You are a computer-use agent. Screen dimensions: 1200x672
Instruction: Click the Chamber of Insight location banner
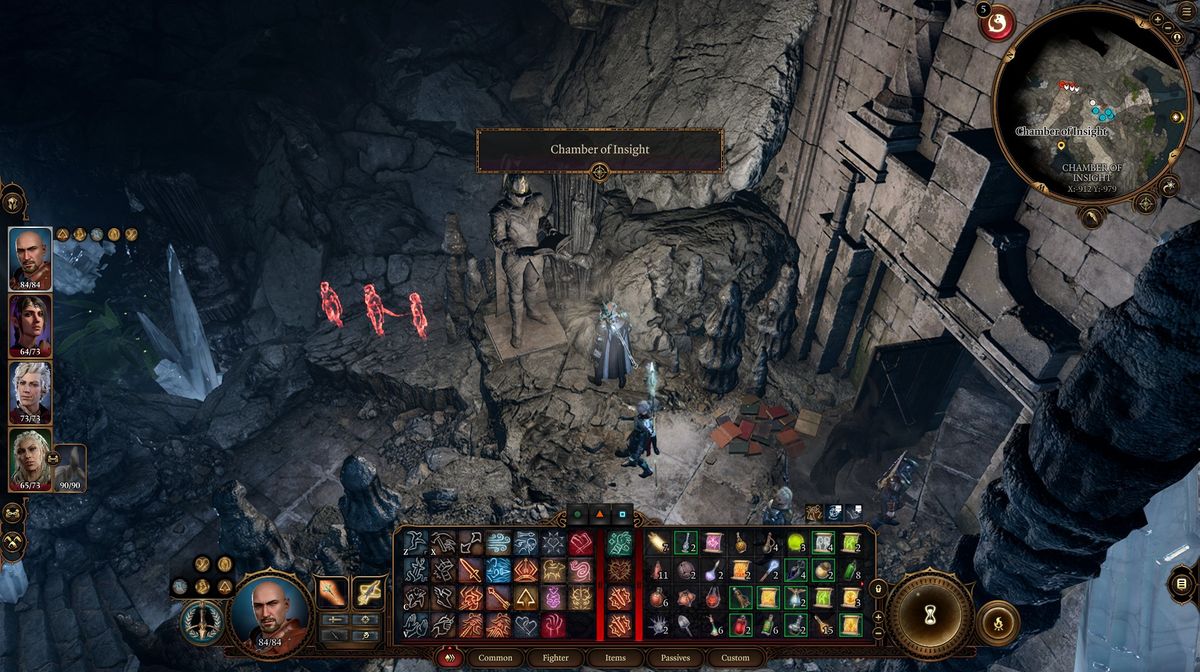(599, 150)
